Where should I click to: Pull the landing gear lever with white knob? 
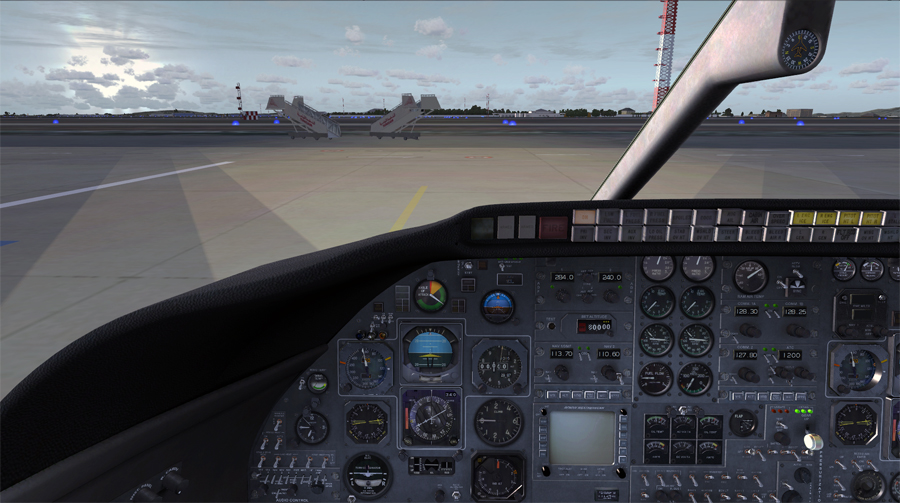pos(814,440)
